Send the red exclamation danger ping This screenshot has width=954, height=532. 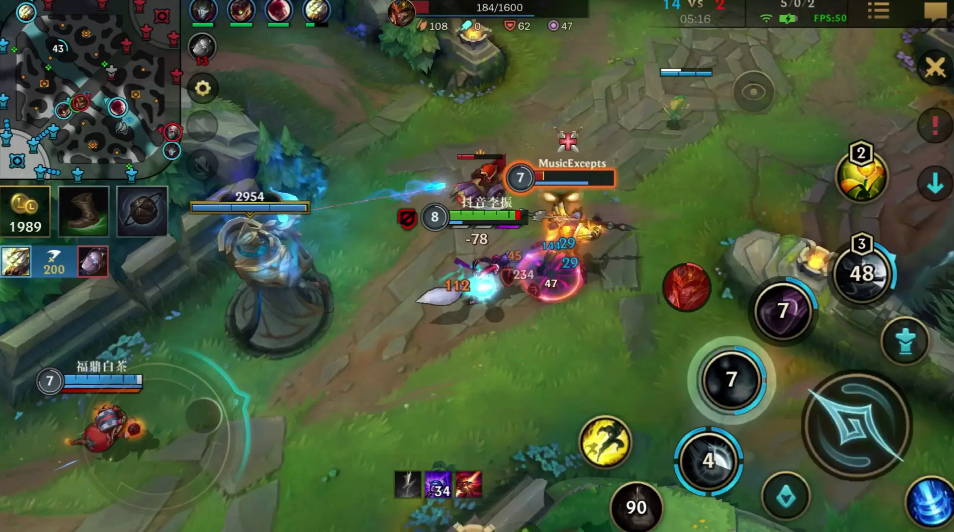(935, 126)
